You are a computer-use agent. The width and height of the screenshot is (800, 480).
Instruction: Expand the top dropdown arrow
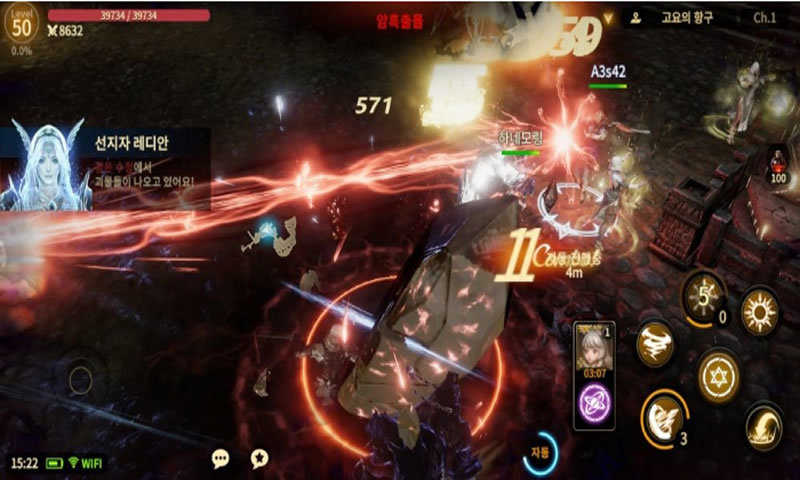point(607,18)
